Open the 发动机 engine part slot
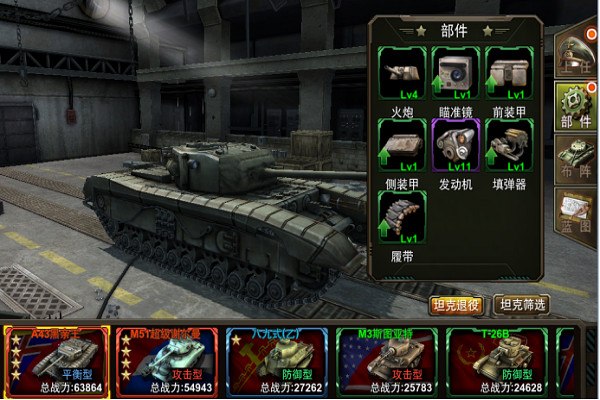 455,144
